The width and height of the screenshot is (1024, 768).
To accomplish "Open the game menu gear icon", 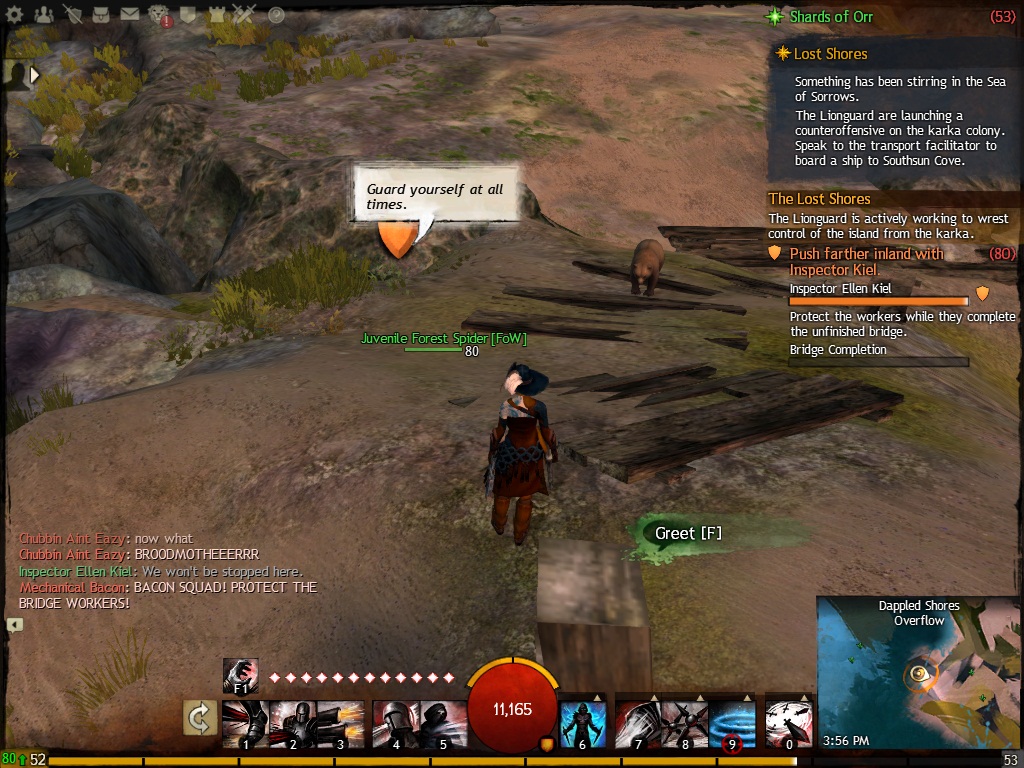I will pyautogui.click(x=14, y=15).
